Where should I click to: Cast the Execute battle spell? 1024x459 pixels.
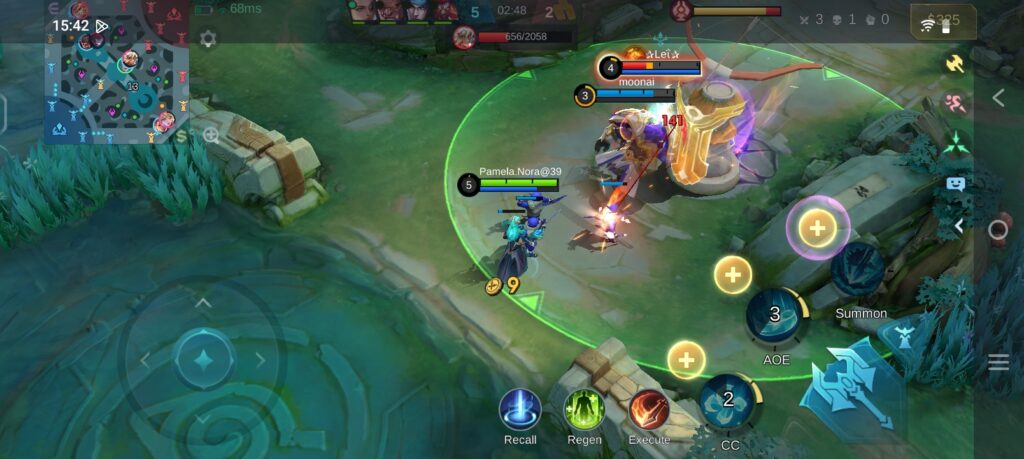pos(649,409)
